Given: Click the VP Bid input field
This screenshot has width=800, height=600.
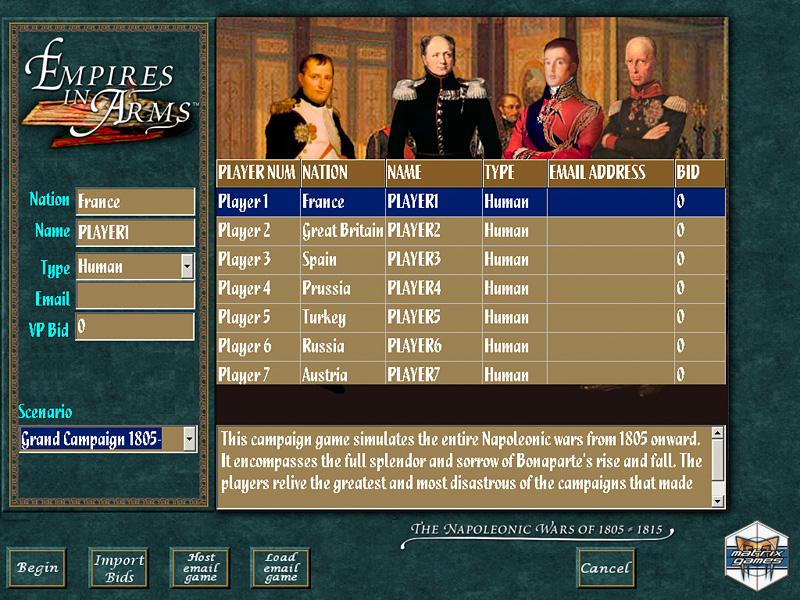Looking at the screenshot, I should coord(135,327).
